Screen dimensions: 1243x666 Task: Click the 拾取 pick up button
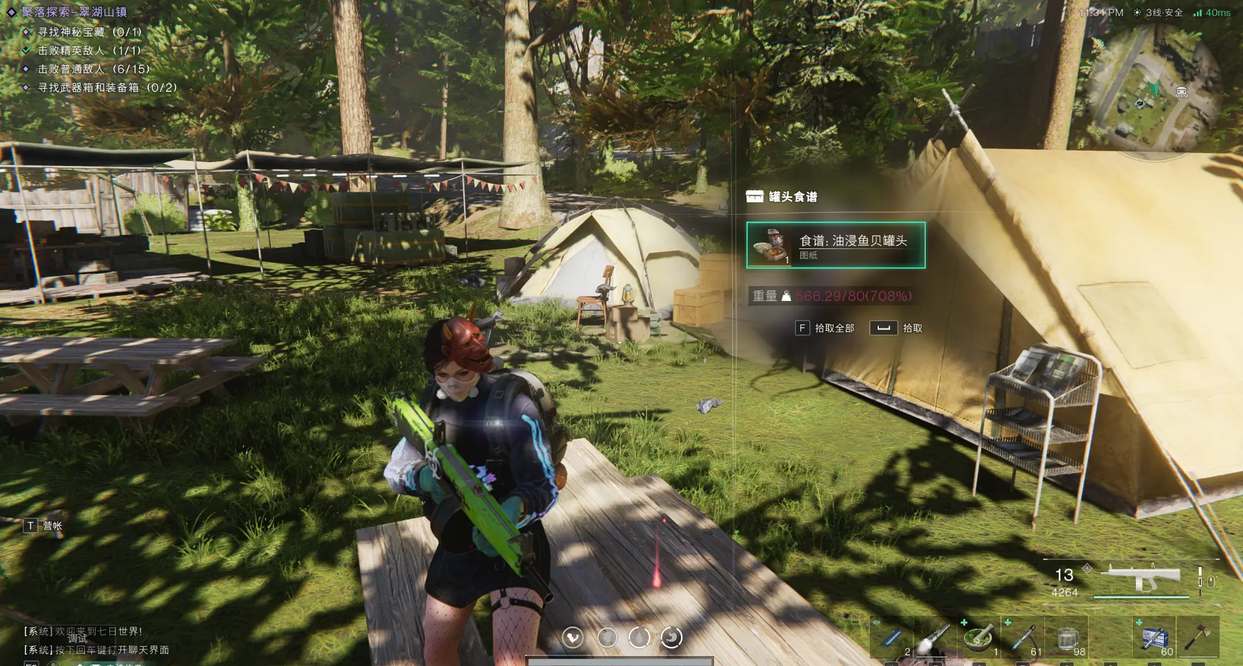point(897,328)
